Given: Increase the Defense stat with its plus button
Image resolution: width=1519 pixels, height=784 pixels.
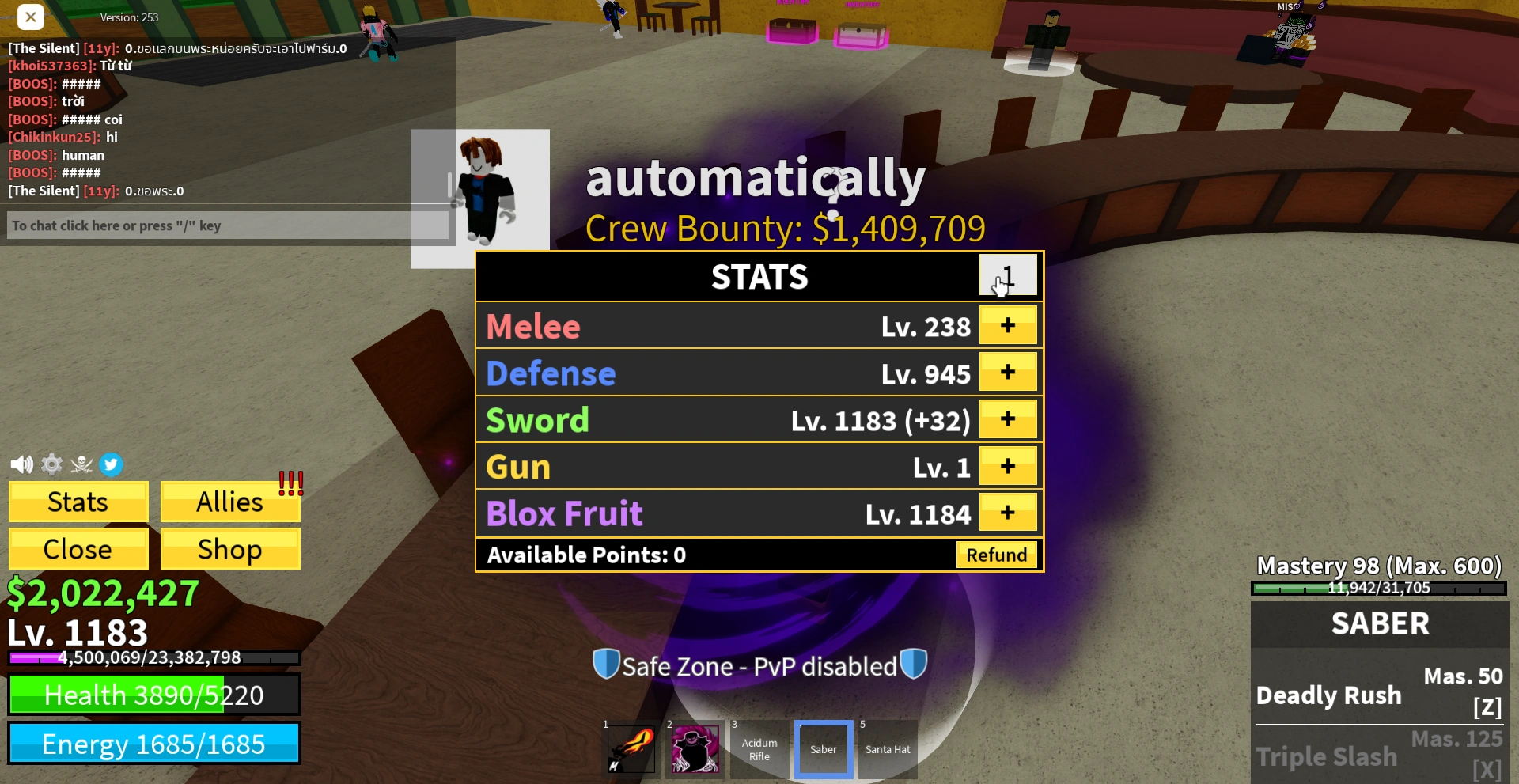Looking at the screenshot, I should pos(1008,372).
